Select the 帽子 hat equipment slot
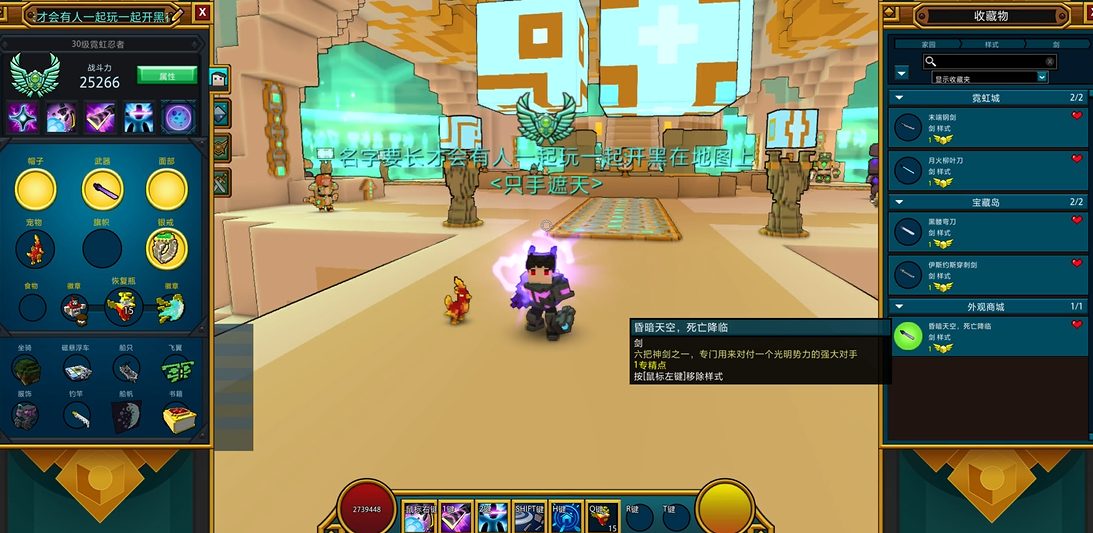This screenshot has width=1093, height=533. (x=36, y=189)
